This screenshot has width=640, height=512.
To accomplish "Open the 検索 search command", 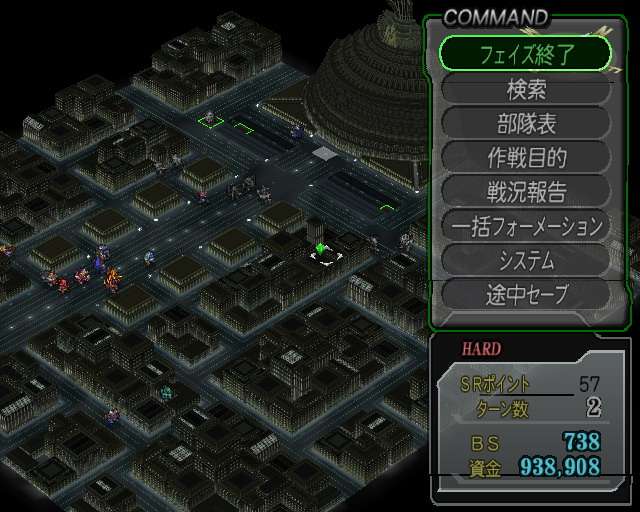I will [525, 89].
